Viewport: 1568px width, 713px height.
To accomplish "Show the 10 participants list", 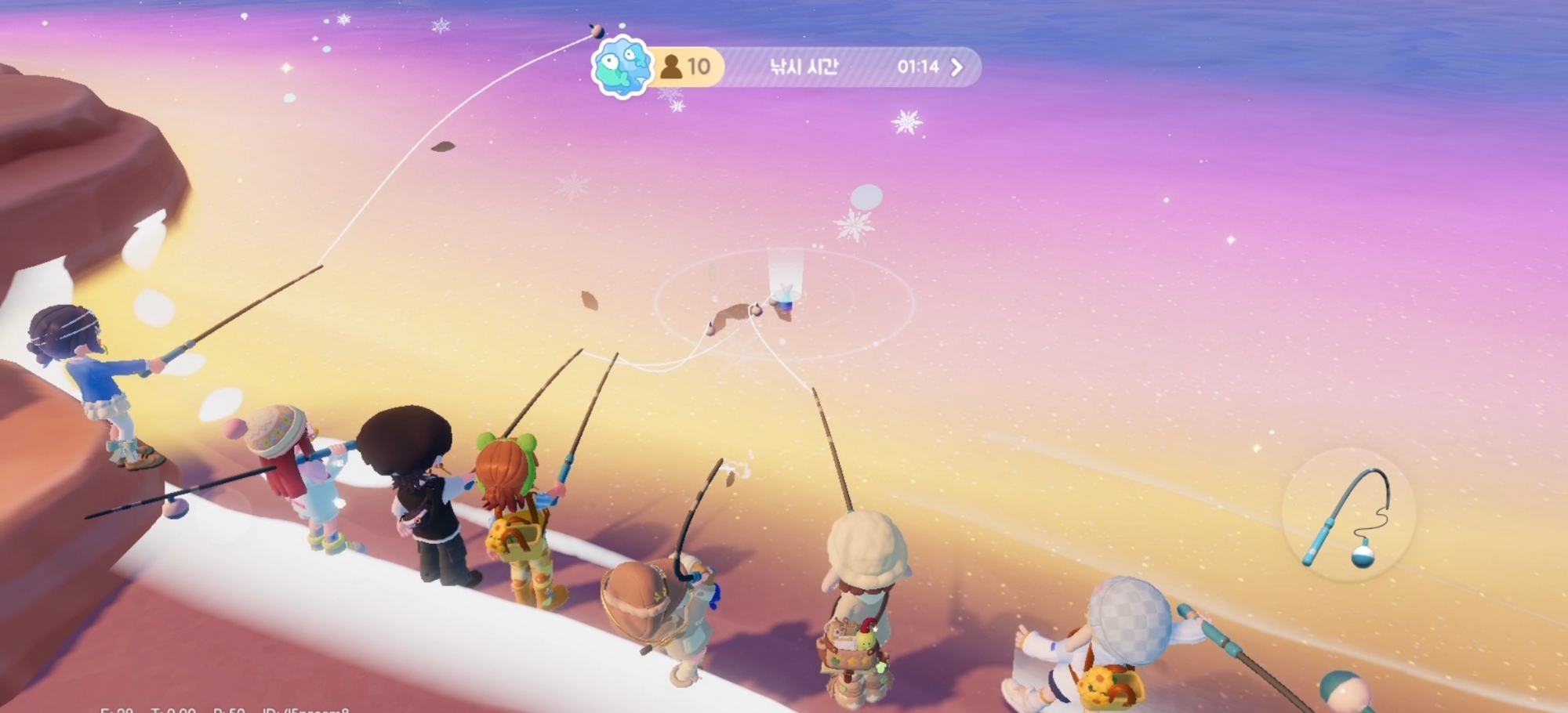I will pos(686,67).
